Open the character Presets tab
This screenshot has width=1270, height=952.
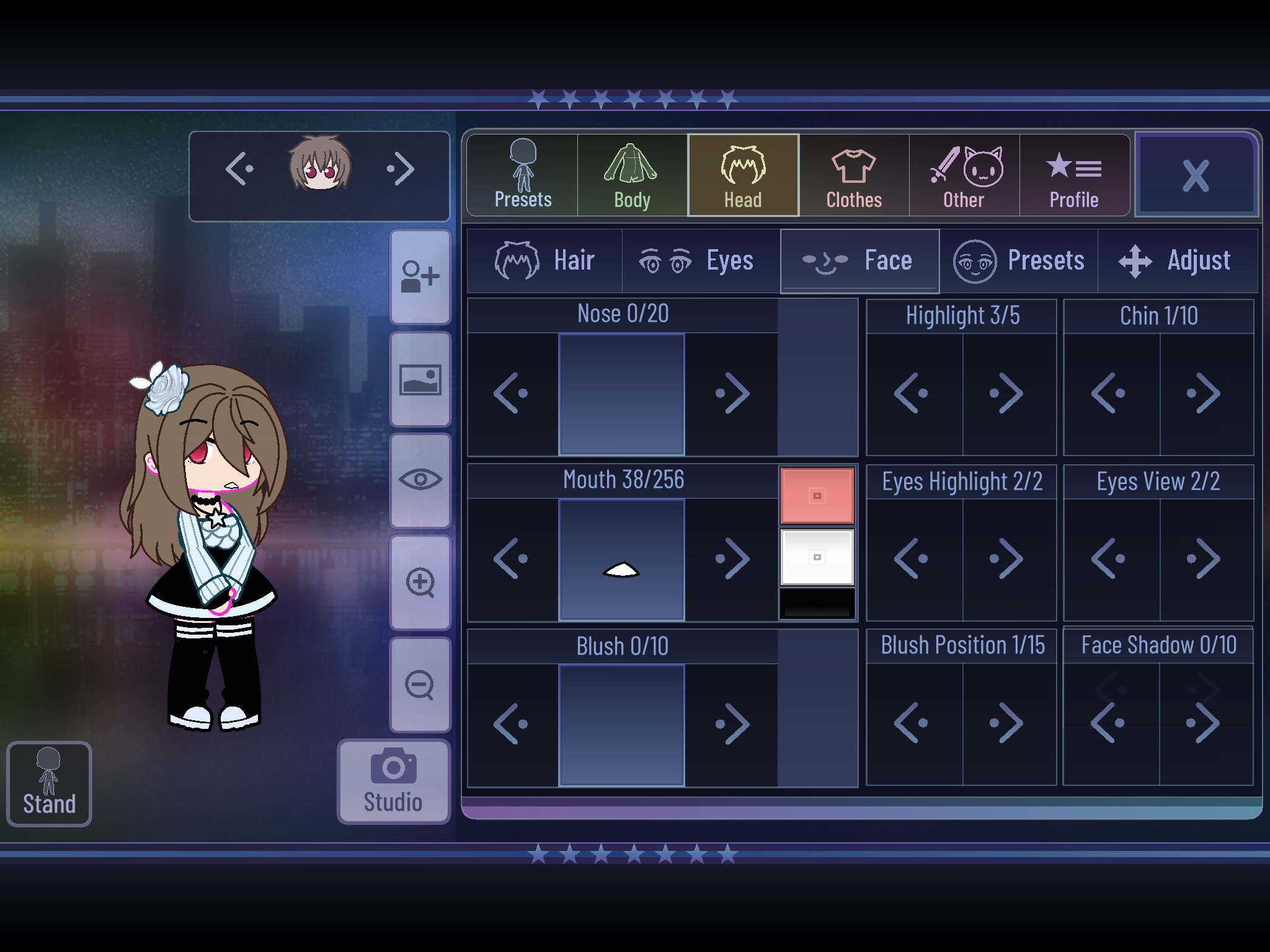click(x=522, y=175)
